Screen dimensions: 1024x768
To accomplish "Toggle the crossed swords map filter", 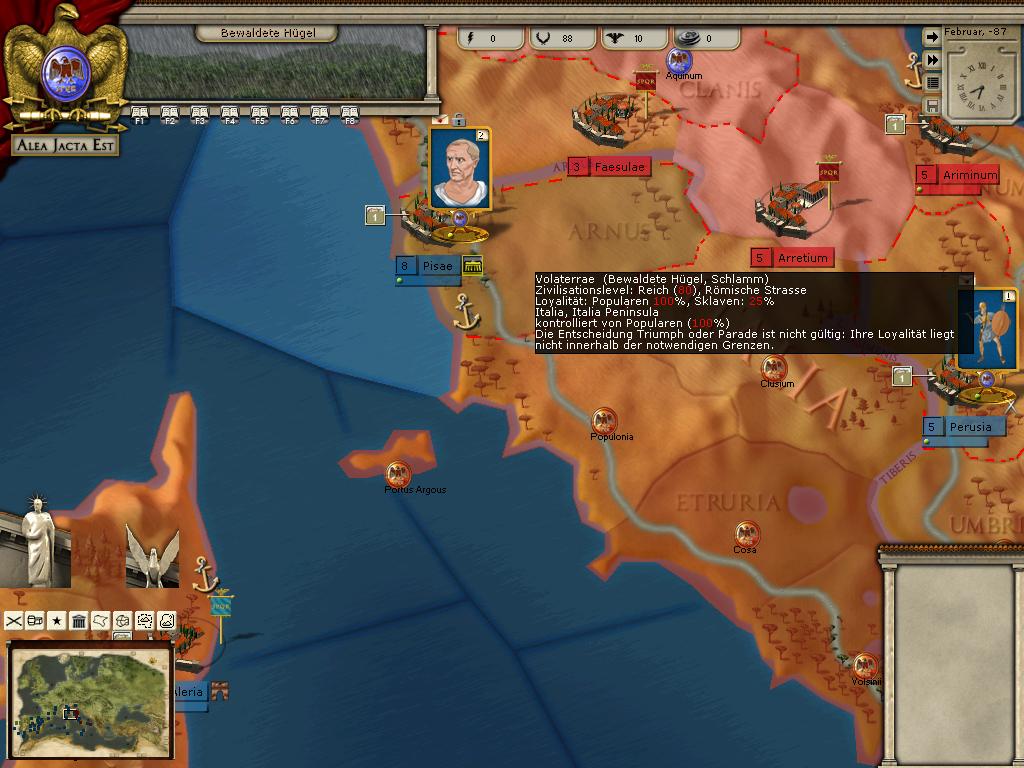I will point(14,621).
